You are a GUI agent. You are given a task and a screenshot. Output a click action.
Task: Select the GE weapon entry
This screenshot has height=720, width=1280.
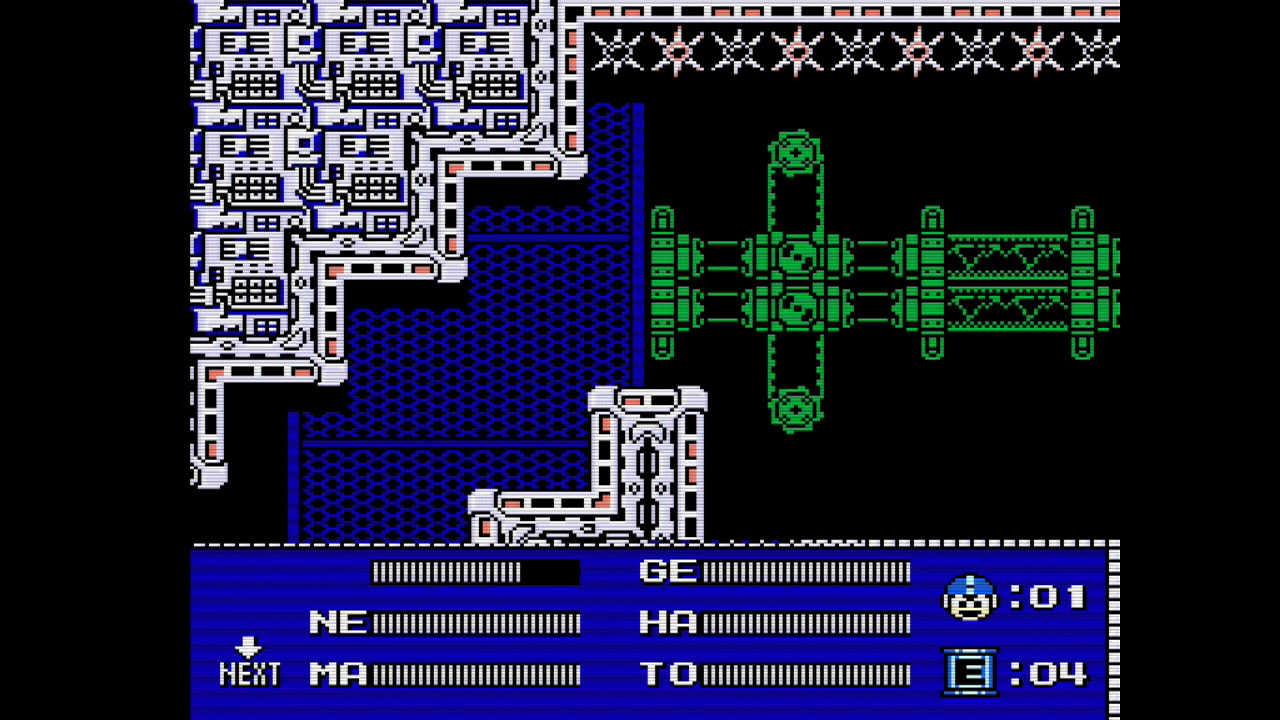pyautogui.click(x=667, y=571)
